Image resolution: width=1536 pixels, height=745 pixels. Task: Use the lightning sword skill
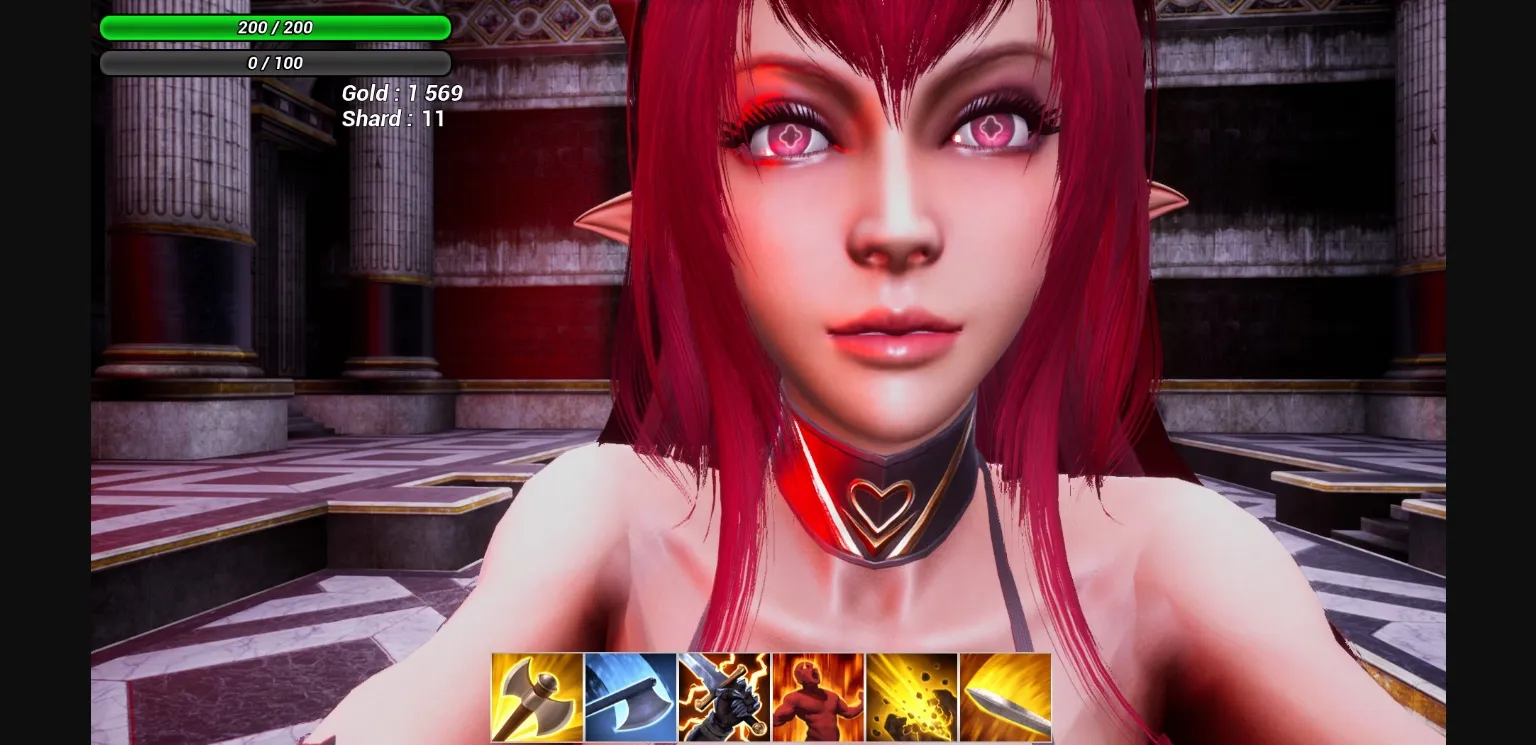(x=724, y=697)
